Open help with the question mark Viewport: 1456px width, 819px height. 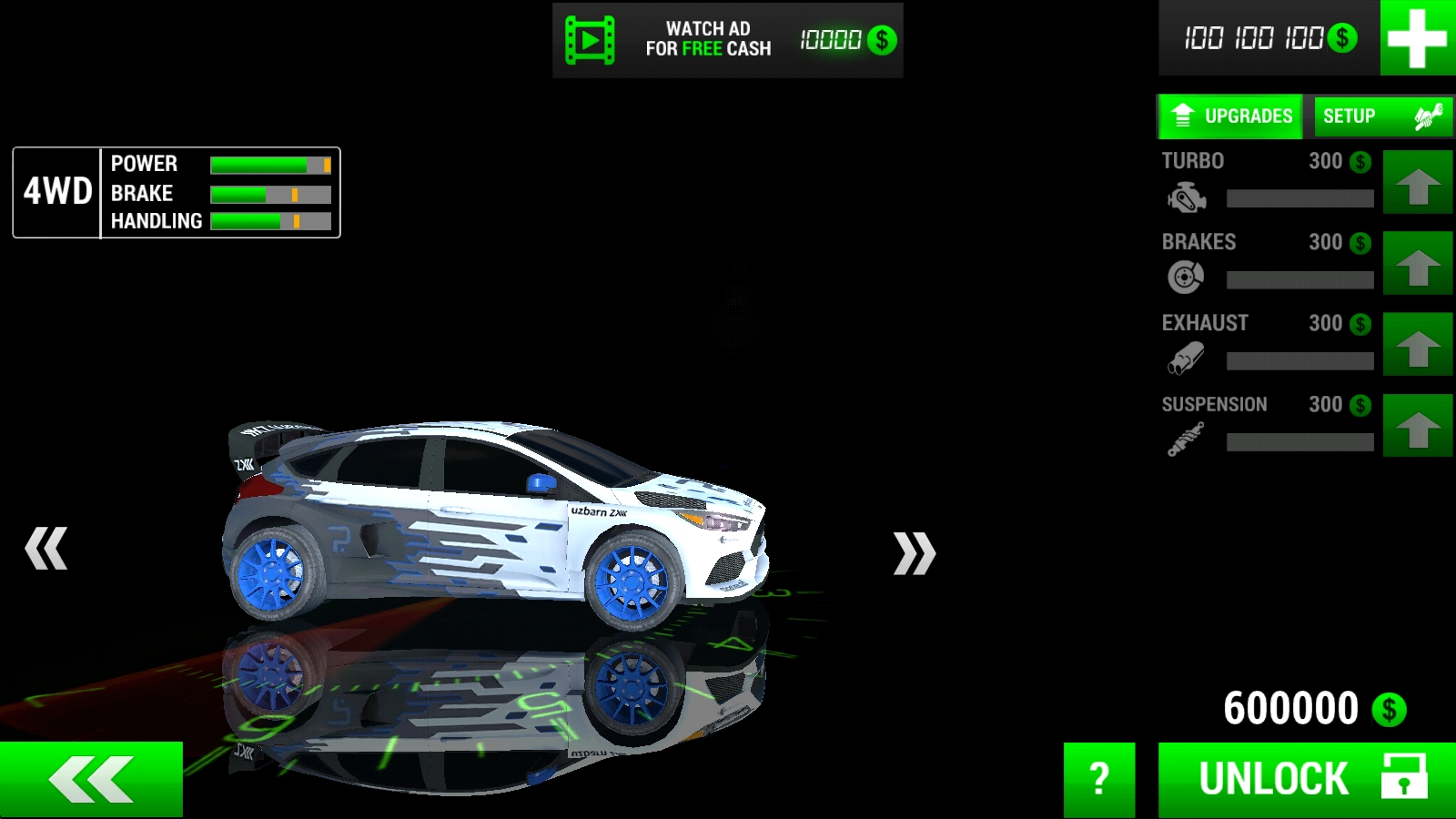[x=1099, y=780]
